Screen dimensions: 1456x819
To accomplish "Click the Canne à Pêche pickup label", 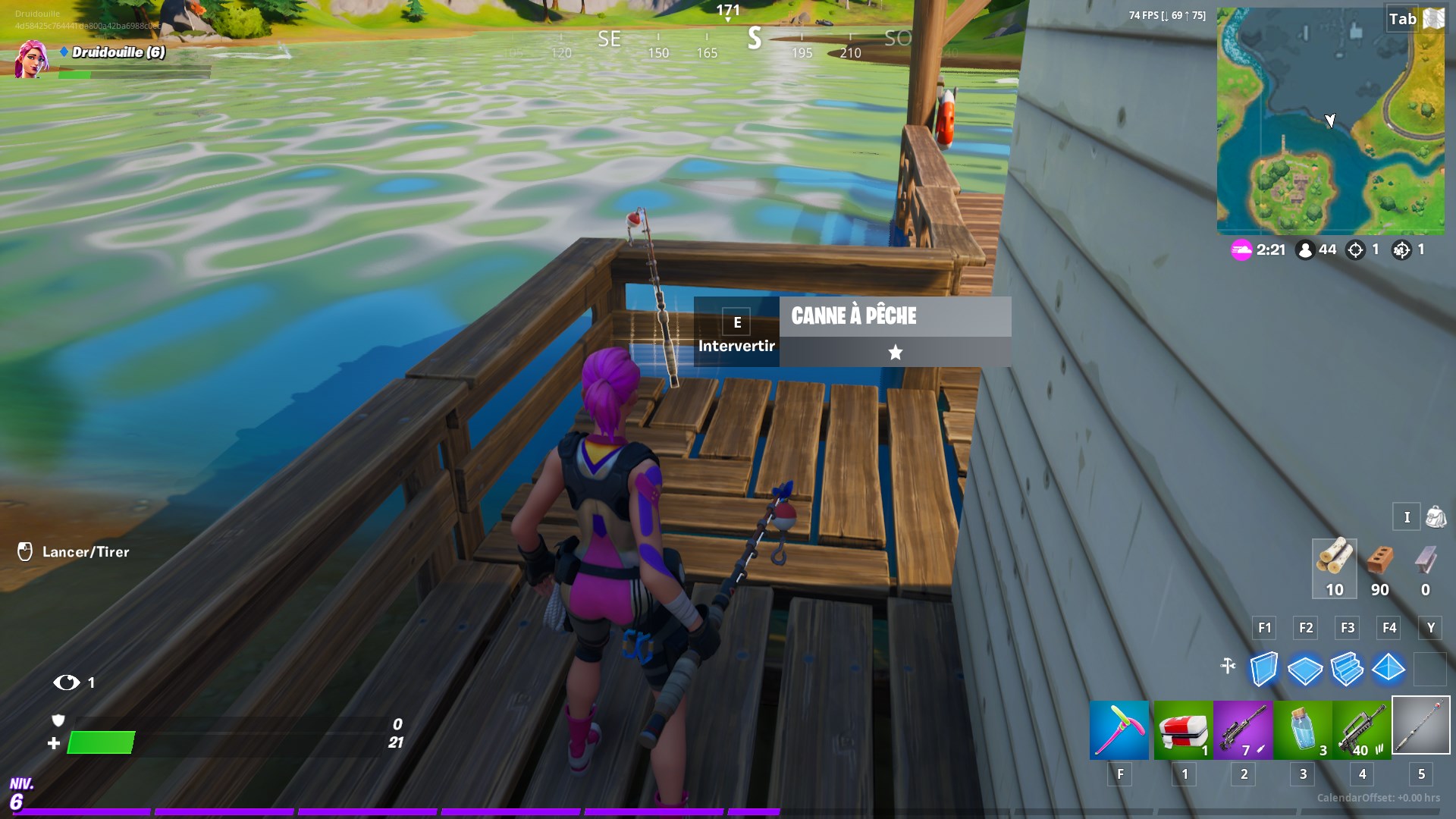I will coord(854,316).
